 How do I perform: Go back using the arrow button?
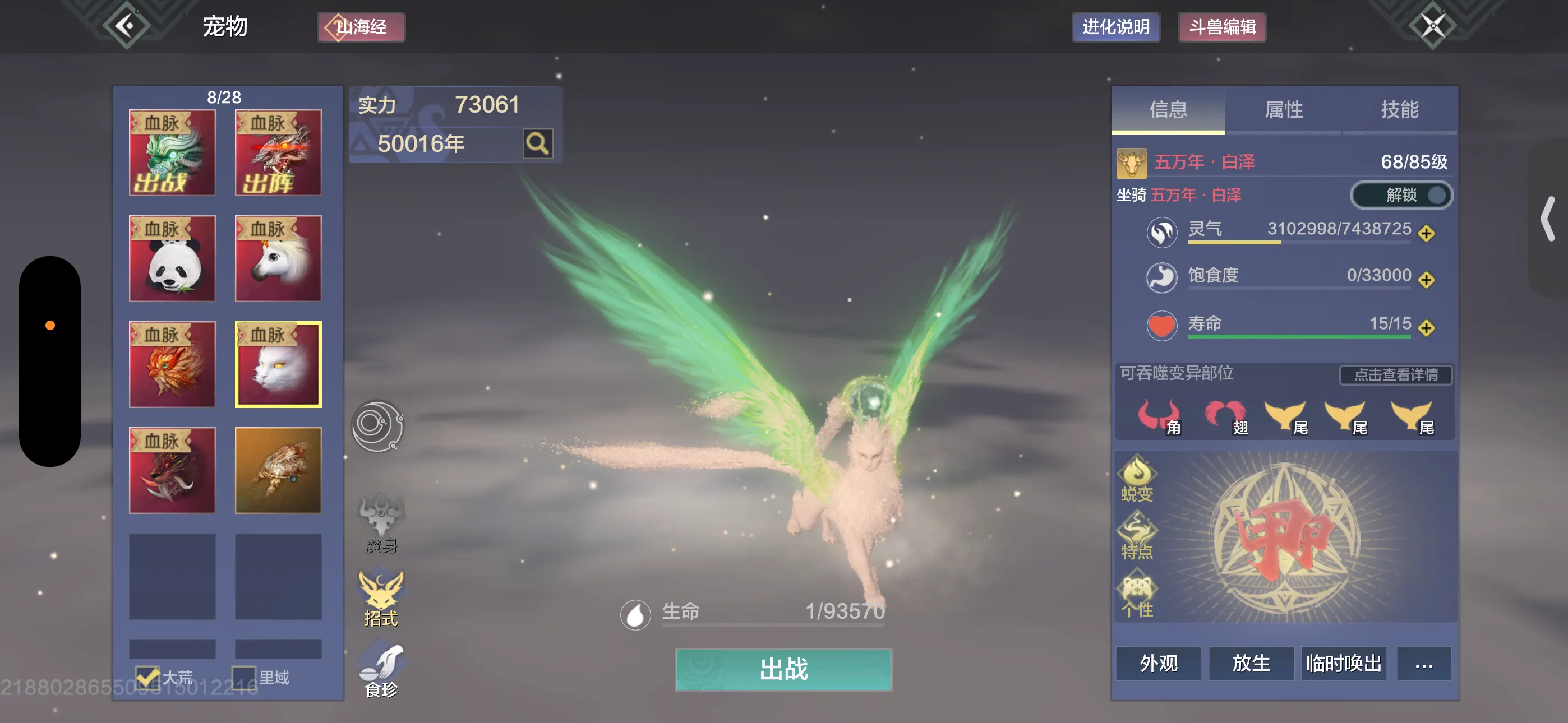click(126, 26)
